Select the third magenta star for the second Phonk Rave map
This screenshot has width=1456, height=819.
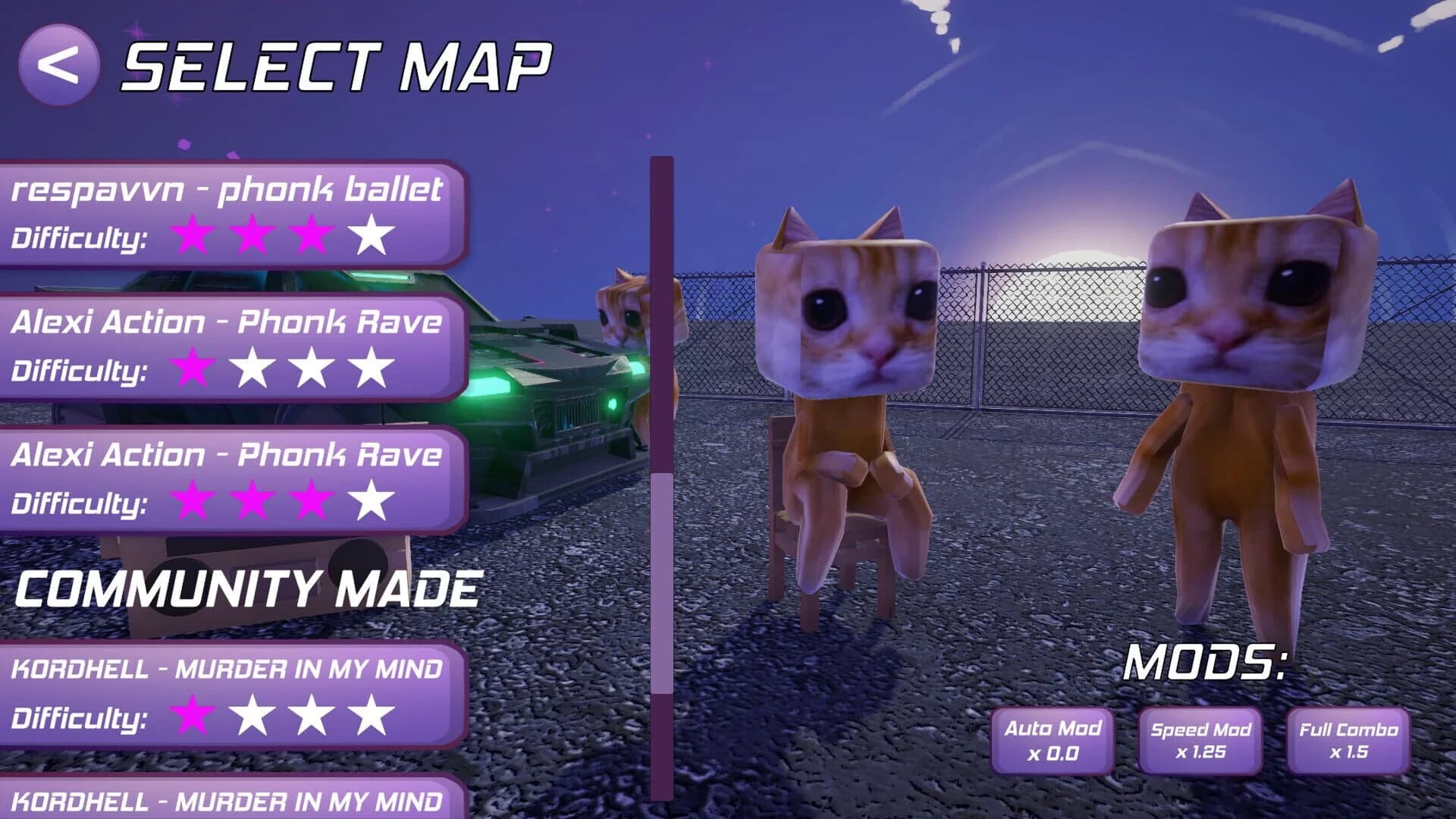(314, 500)
